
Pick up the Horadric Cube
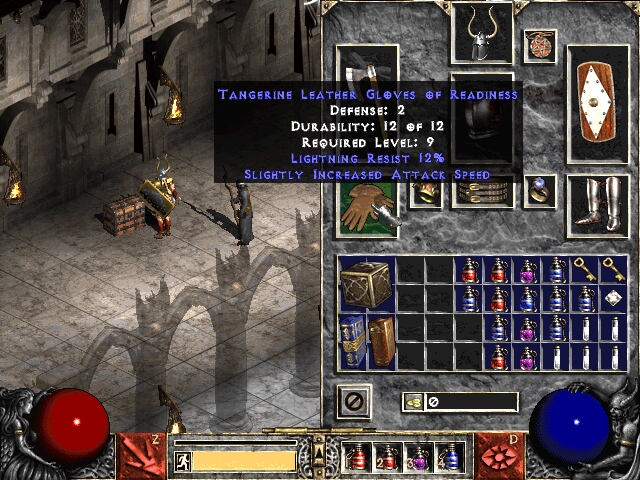[367, 284]
